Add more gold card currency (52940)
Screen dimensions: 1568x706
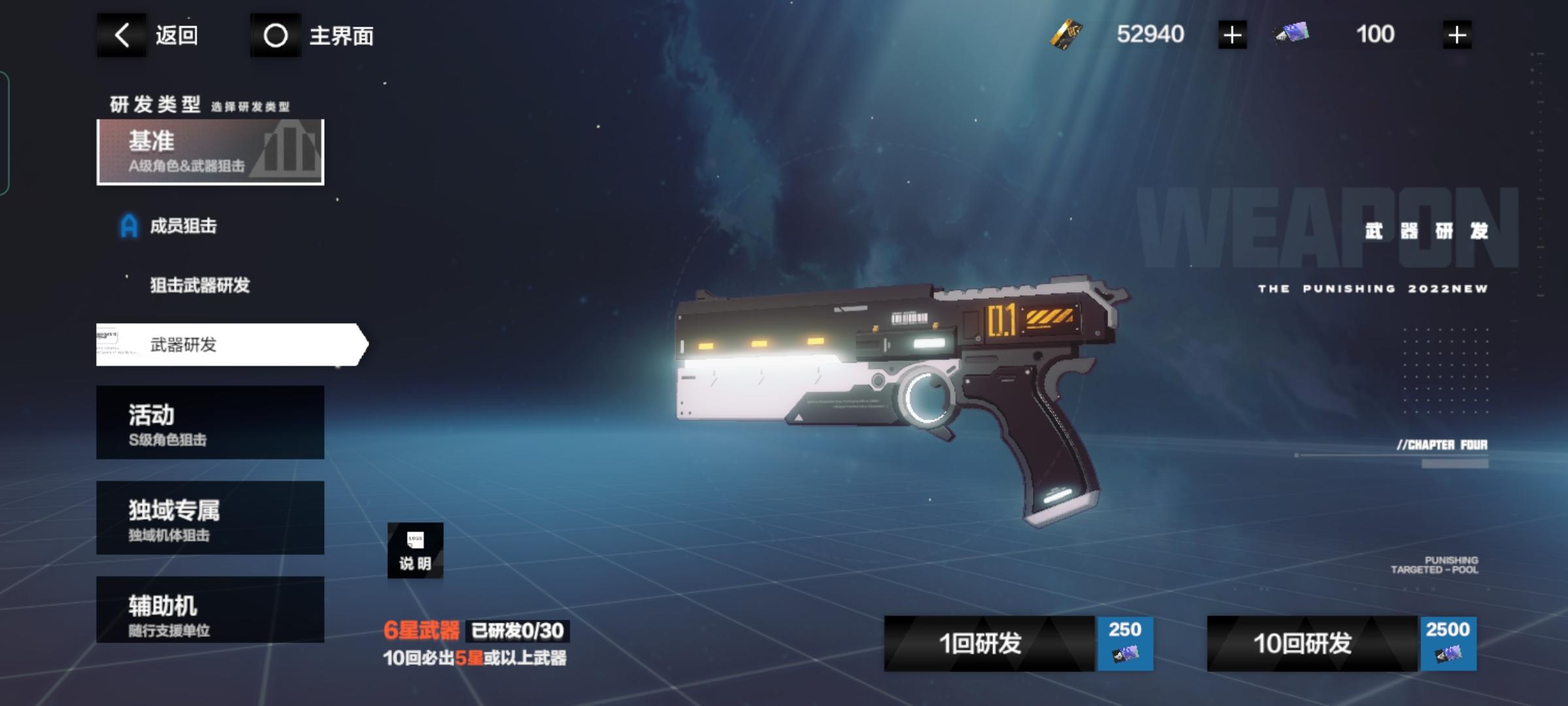point(1232,35)
